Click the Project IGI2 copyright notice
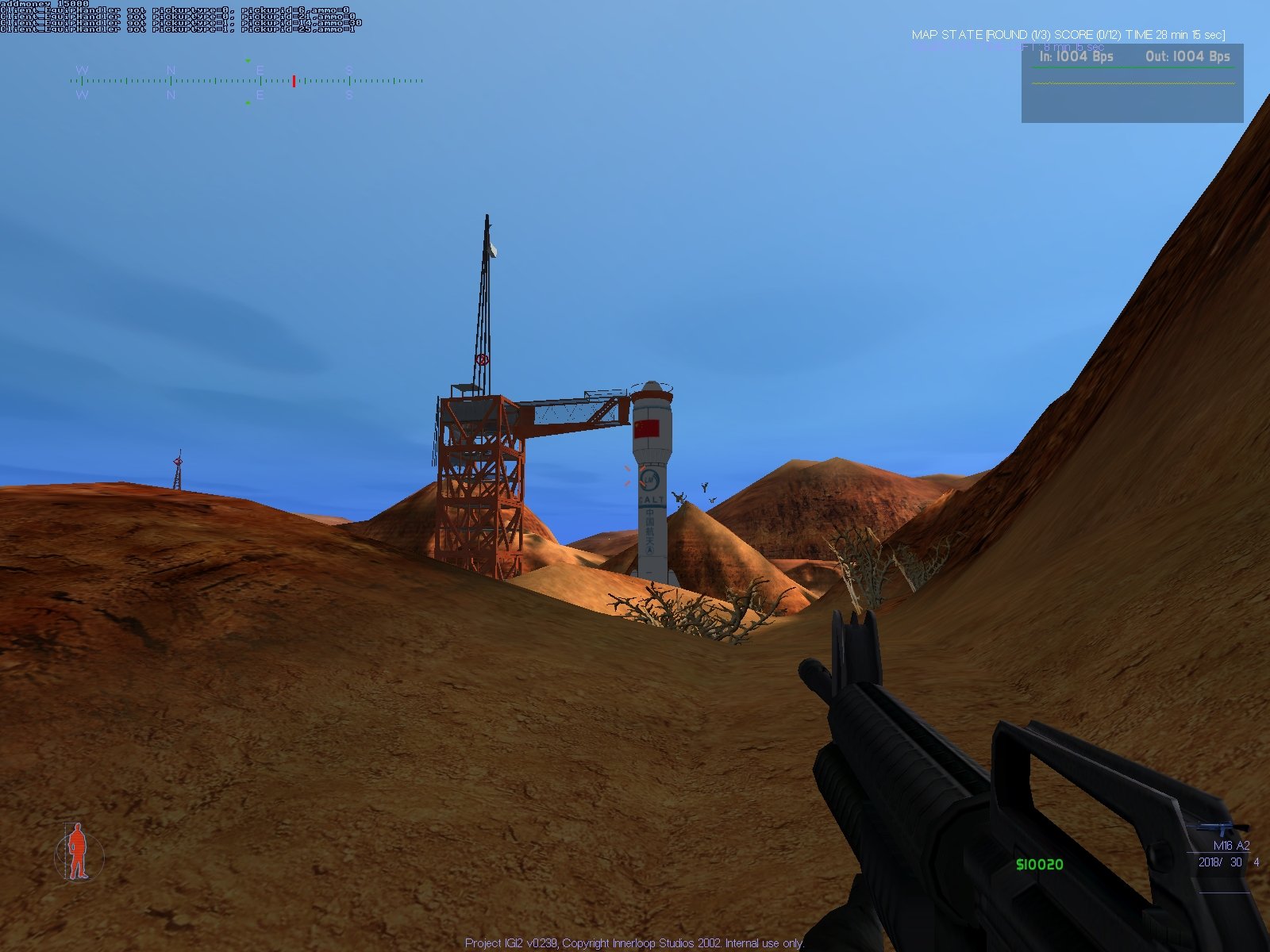 tap(633, 944)
